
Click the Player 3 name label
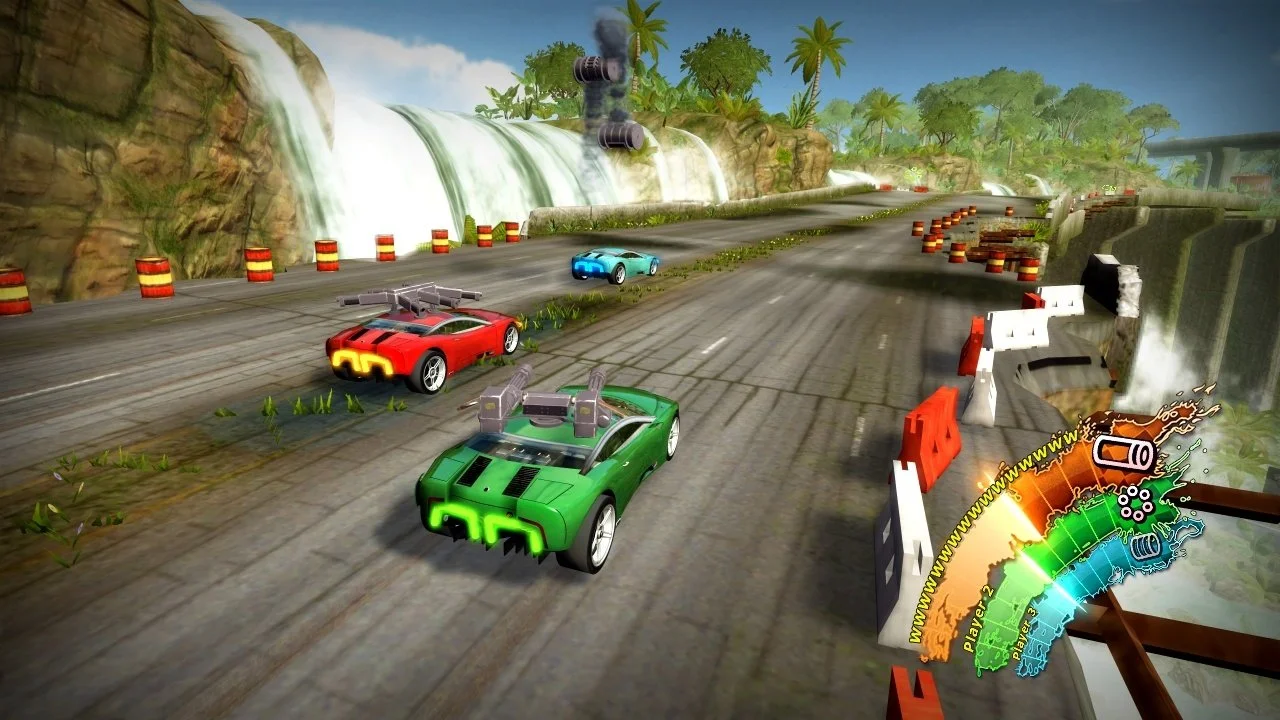1024,632
